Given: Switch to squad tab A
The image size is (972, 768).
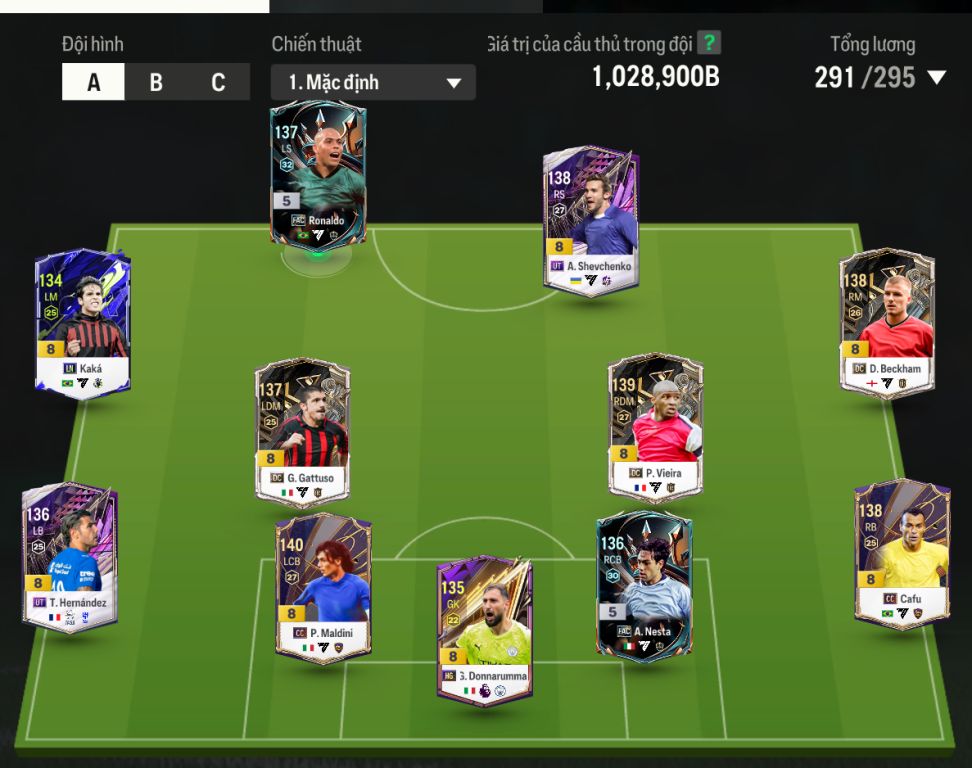Looking at the screenshot, I should pos(94,82).
